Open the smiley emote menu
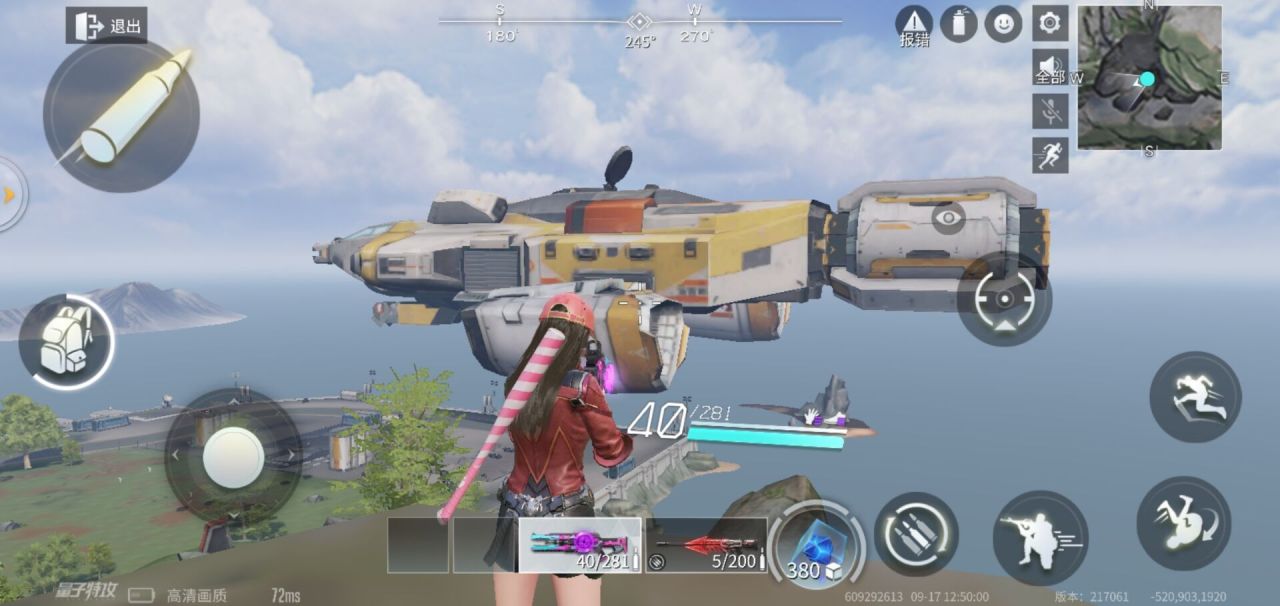 (1003, 24)
